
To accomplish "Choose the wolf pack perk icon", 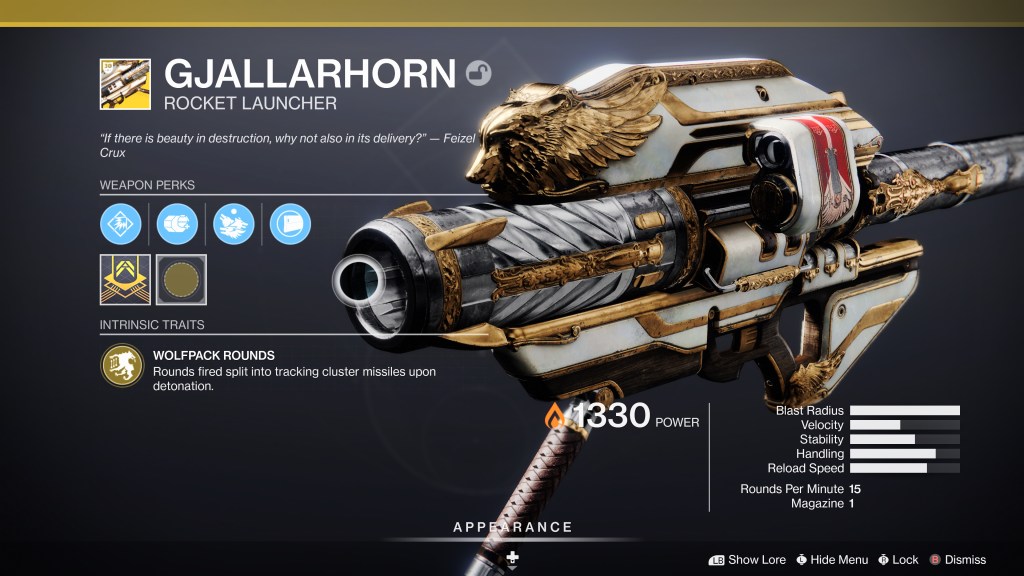I will point(234,224).
